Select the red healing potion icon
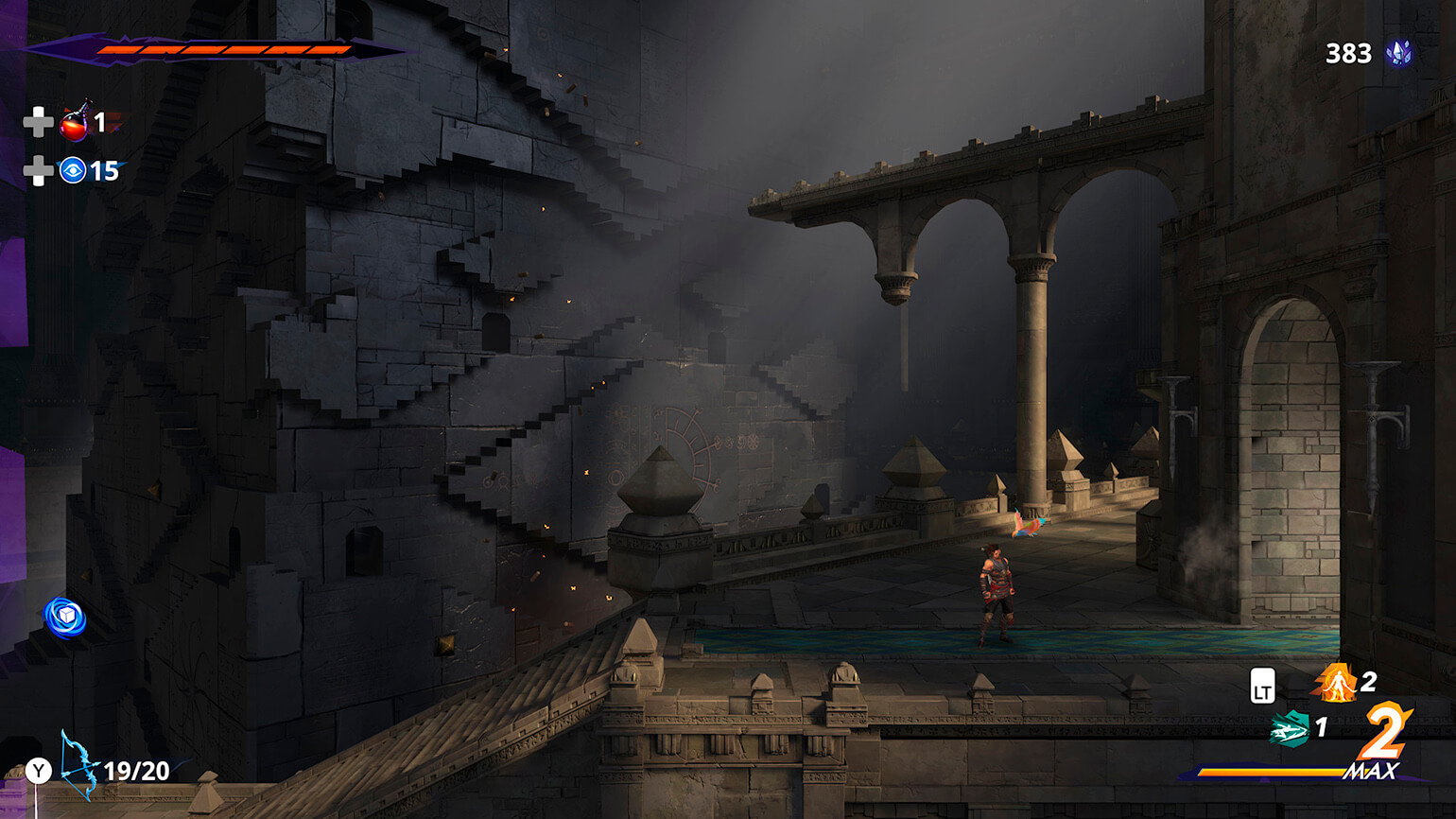 [x=75, y=122]
